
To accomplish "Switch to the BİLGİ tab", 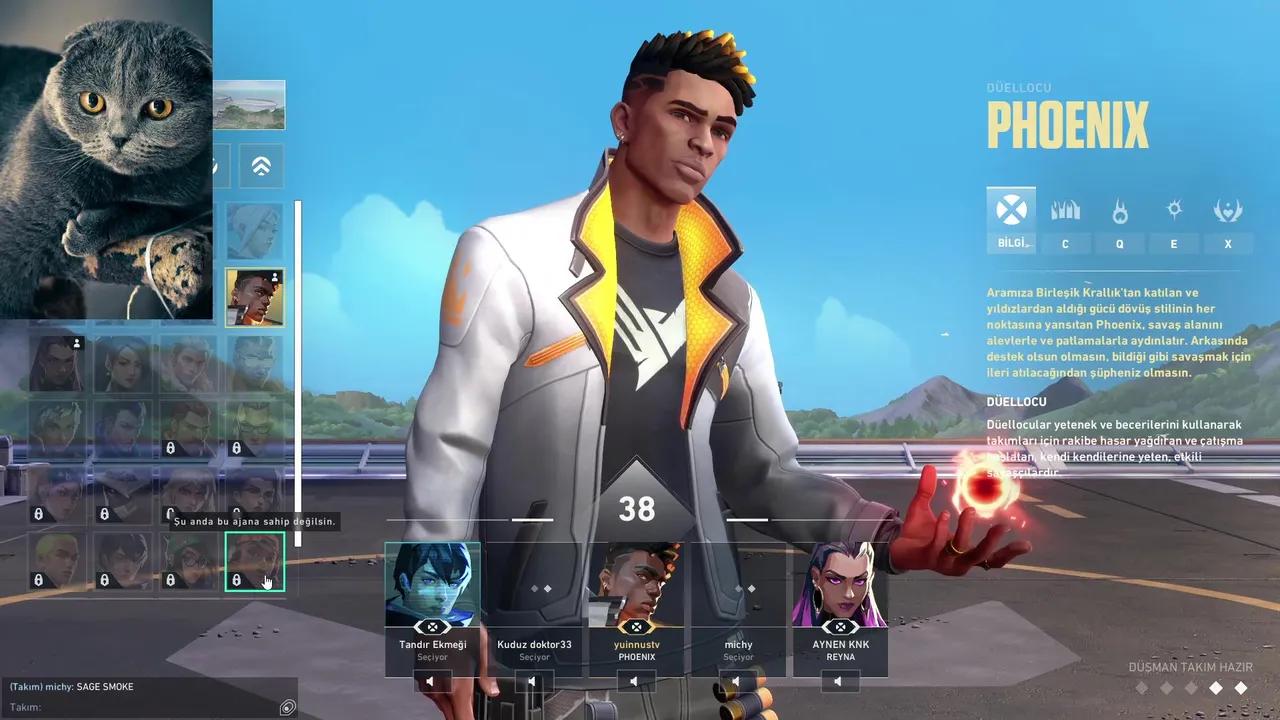I will coord(1011,243).
